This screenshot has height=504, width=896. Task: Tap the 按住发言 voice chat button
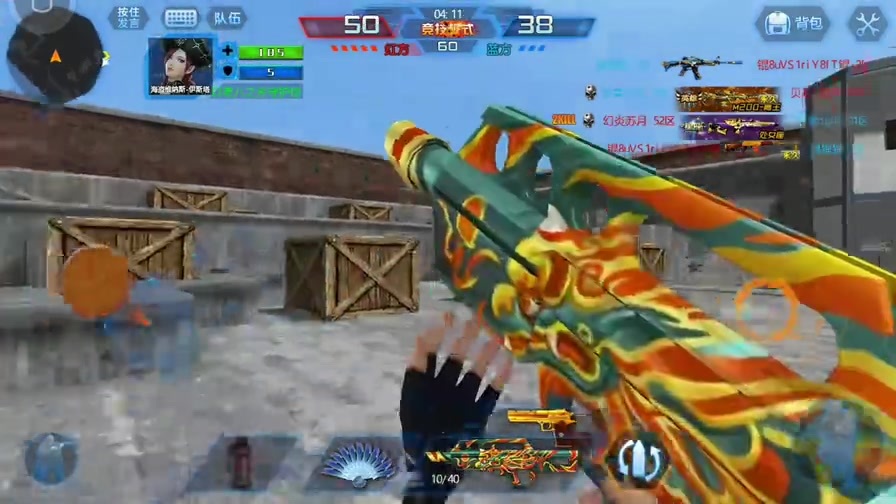pyautogui.click(x=128, y=18)
